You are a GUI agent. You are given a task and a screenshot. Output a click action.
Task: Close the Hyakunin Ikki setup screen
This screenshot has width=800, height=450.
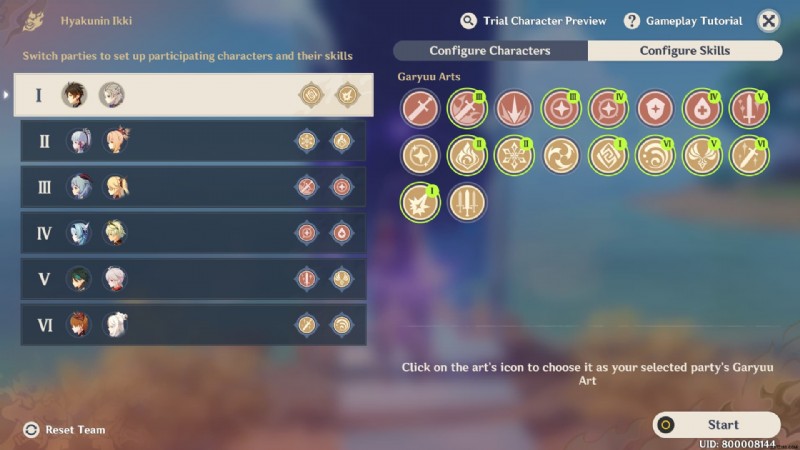pyautogui.click(x=768, y=21)
